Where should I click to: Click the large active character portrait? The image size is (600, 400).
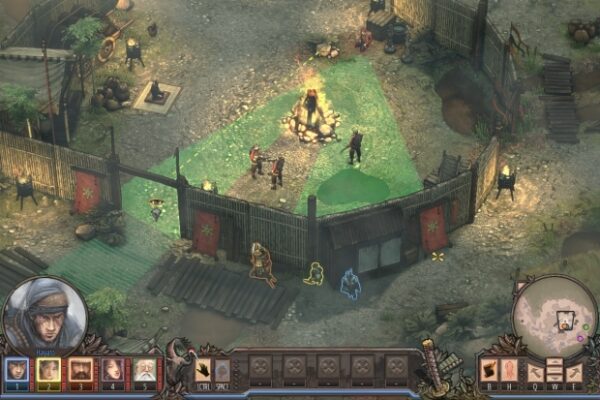tap(44, 316)
